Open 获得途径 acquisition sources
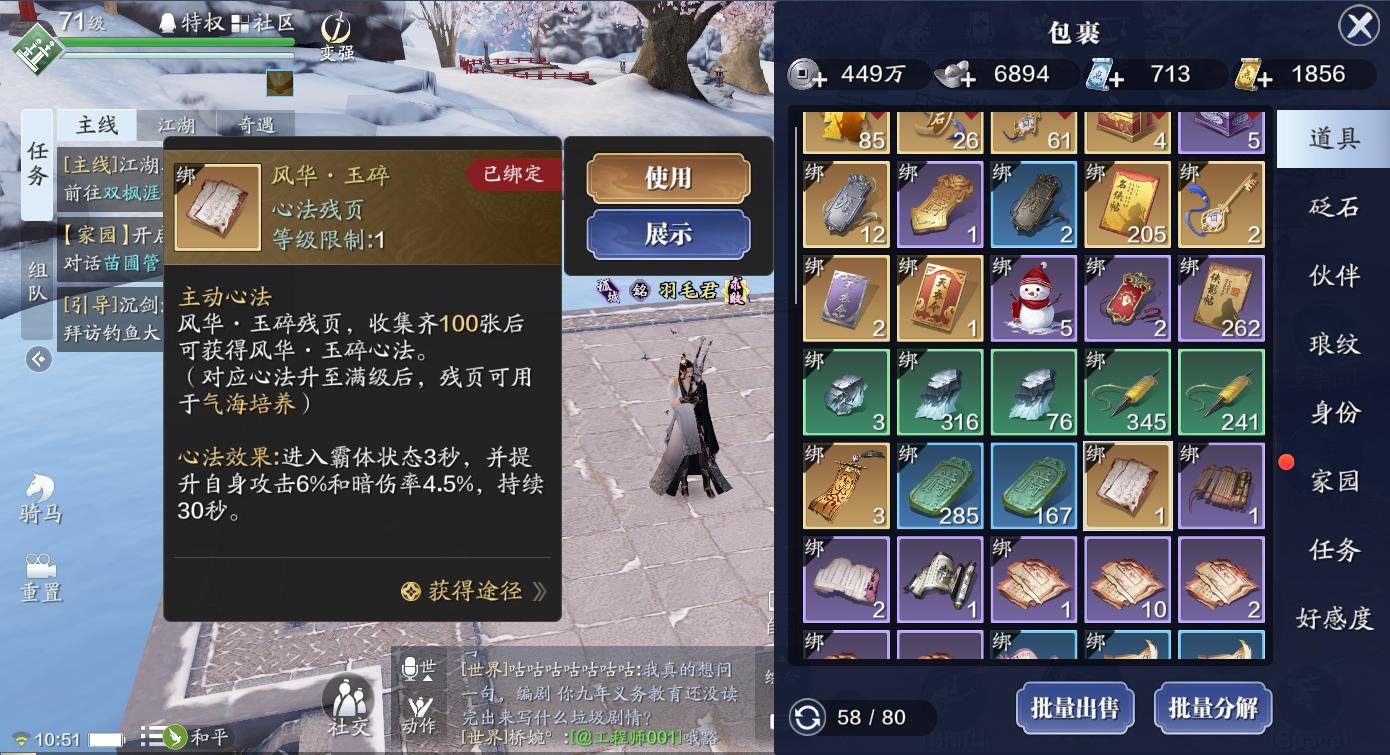This screenshot has height=755, width=1390. 474,591
